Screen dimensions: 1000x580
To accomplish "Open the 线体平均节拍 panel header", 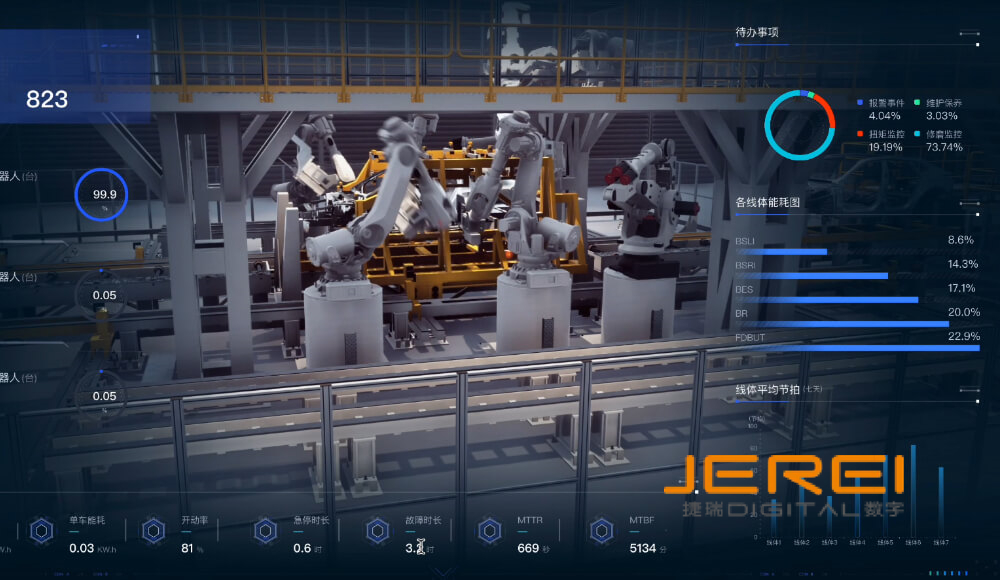I will [768, 389].
